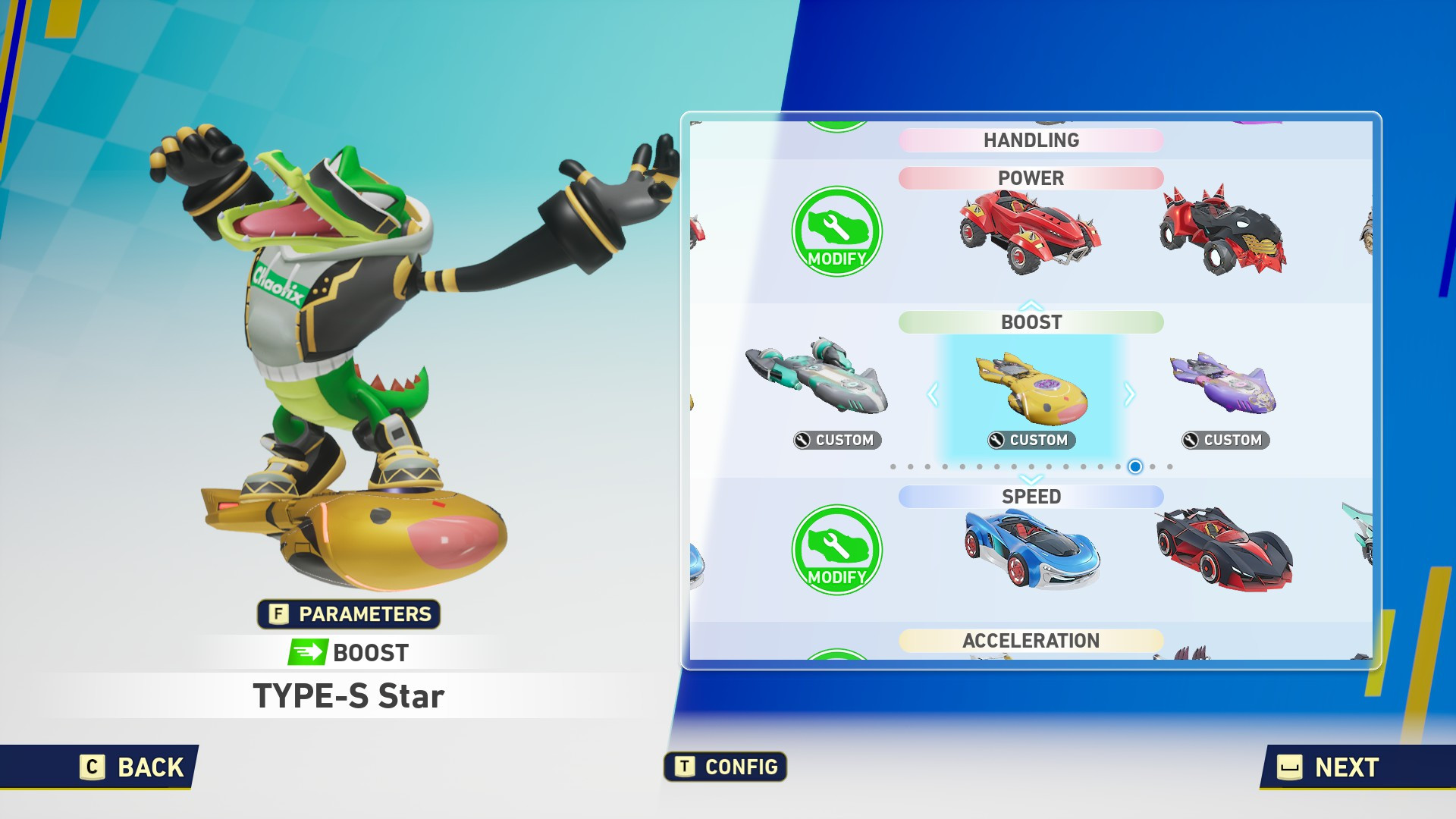This screenshot has width=1456, height=819.
Task: Select the red spiked Power car
Action: (1030, 231)
